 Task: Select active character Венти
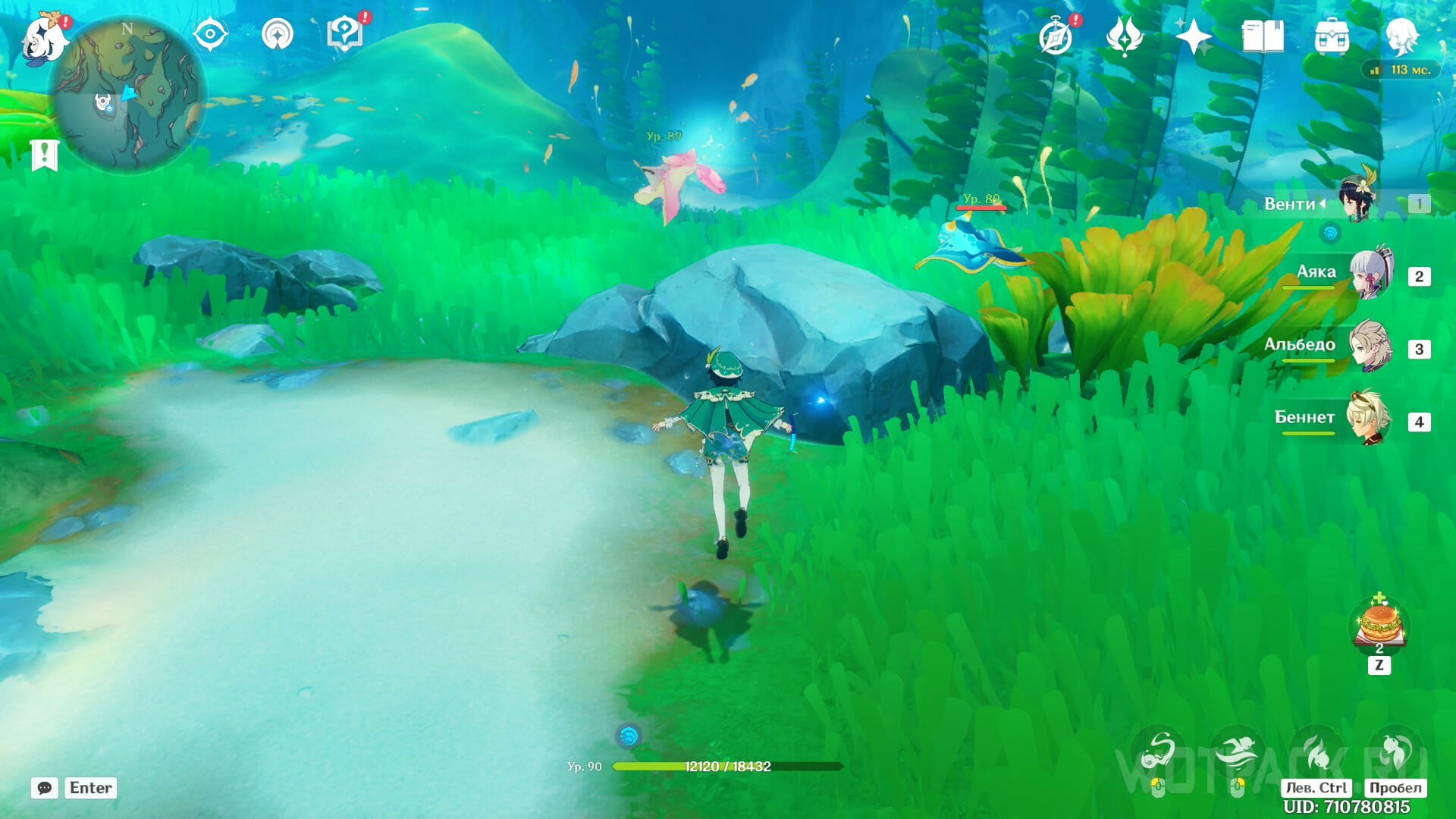pos(1357,201)
